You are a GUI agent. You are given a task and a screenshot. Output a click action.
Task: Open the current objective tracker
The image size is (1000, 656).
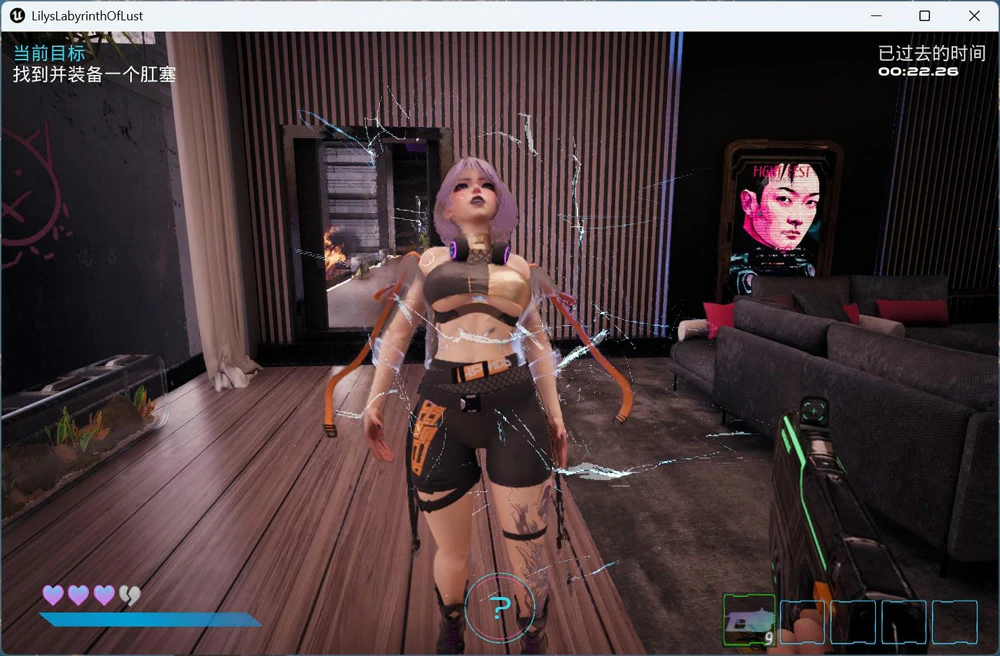coord(94,63)
